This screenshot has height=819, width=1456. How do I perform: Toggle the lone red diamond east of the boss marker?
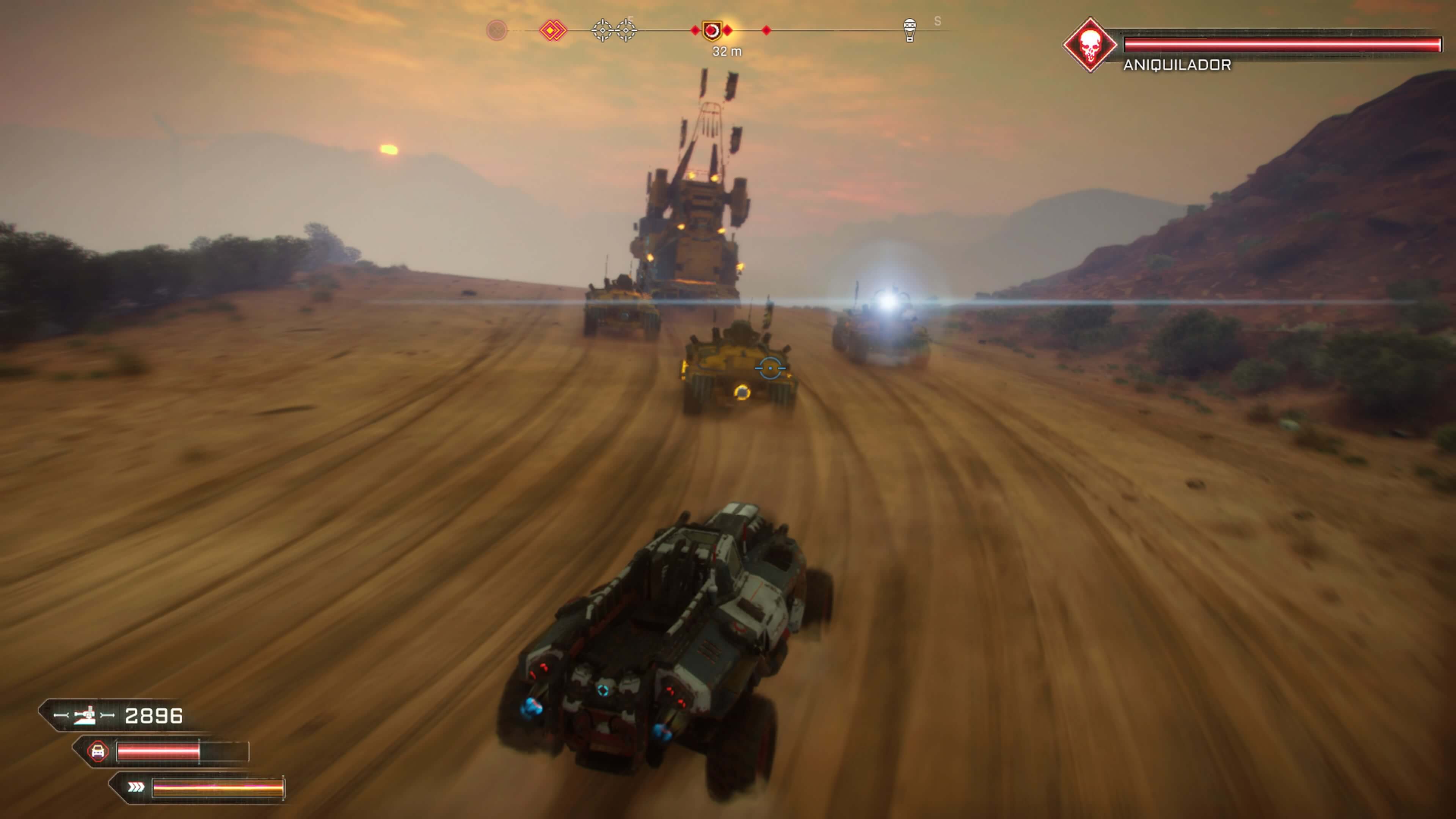point(766,30)
